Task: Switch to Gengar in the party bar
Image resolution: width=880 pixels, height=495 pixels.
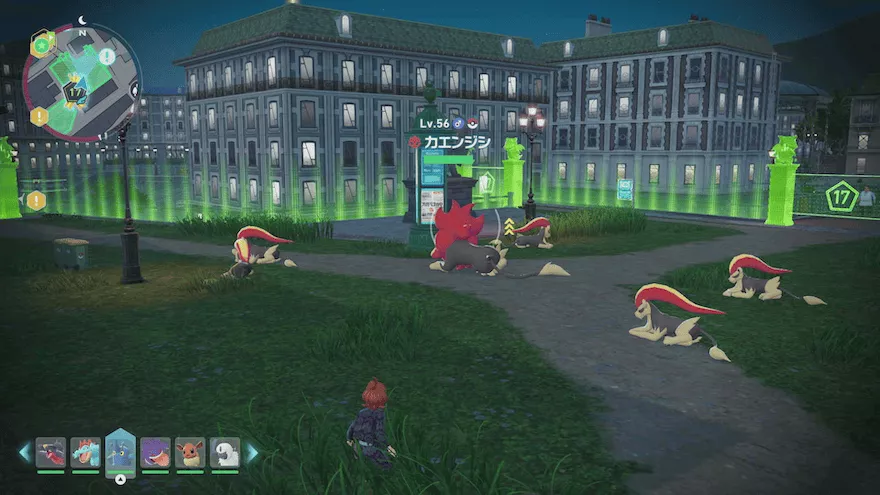Action: click(x=155, y=453)
